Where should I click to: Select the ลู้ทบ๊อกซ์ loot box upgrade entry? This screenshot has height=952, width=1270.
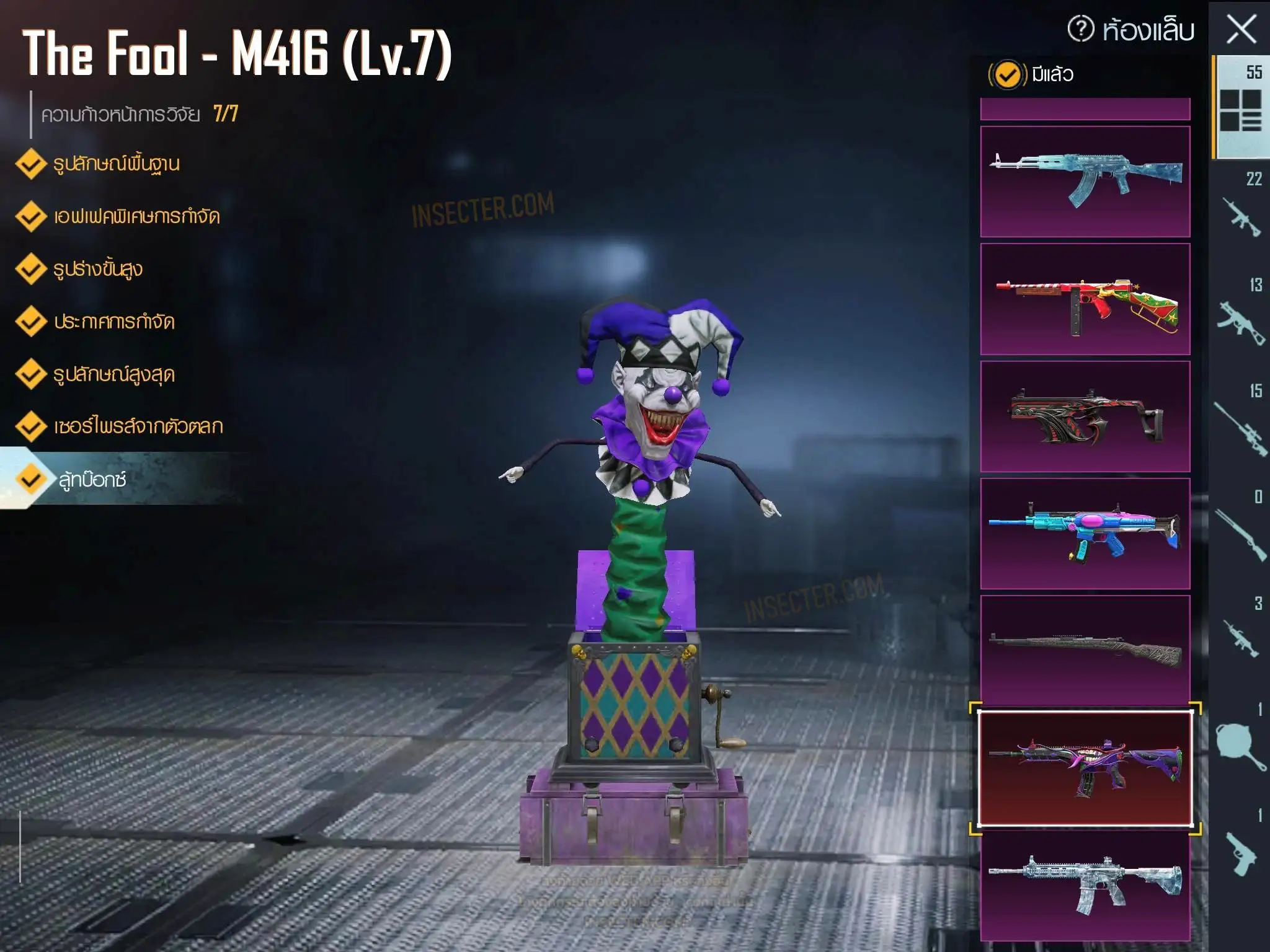pyautogui.click(x=93, y=480)
